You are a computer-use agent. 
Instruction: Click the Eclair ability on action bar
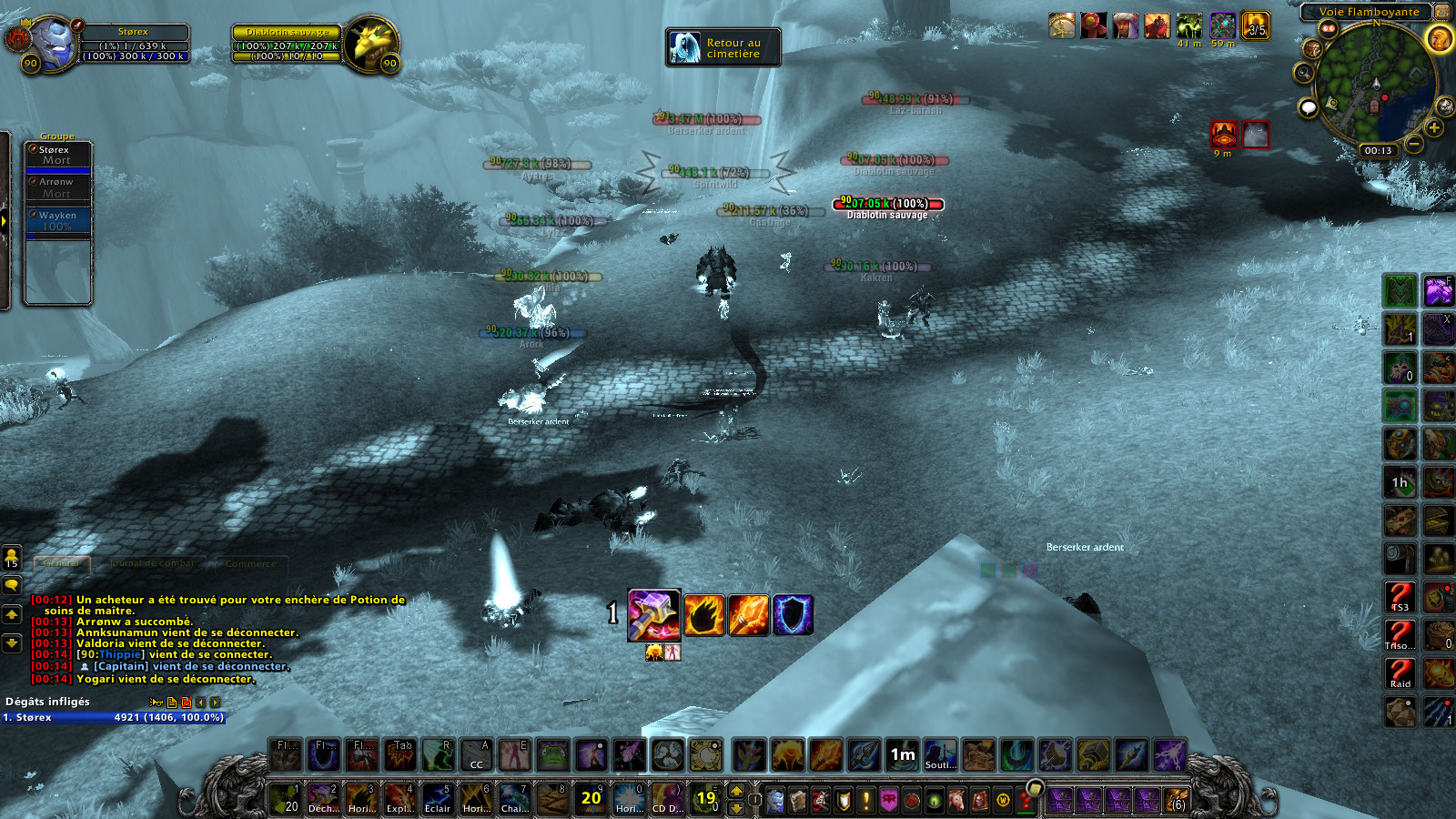[437, 799]
